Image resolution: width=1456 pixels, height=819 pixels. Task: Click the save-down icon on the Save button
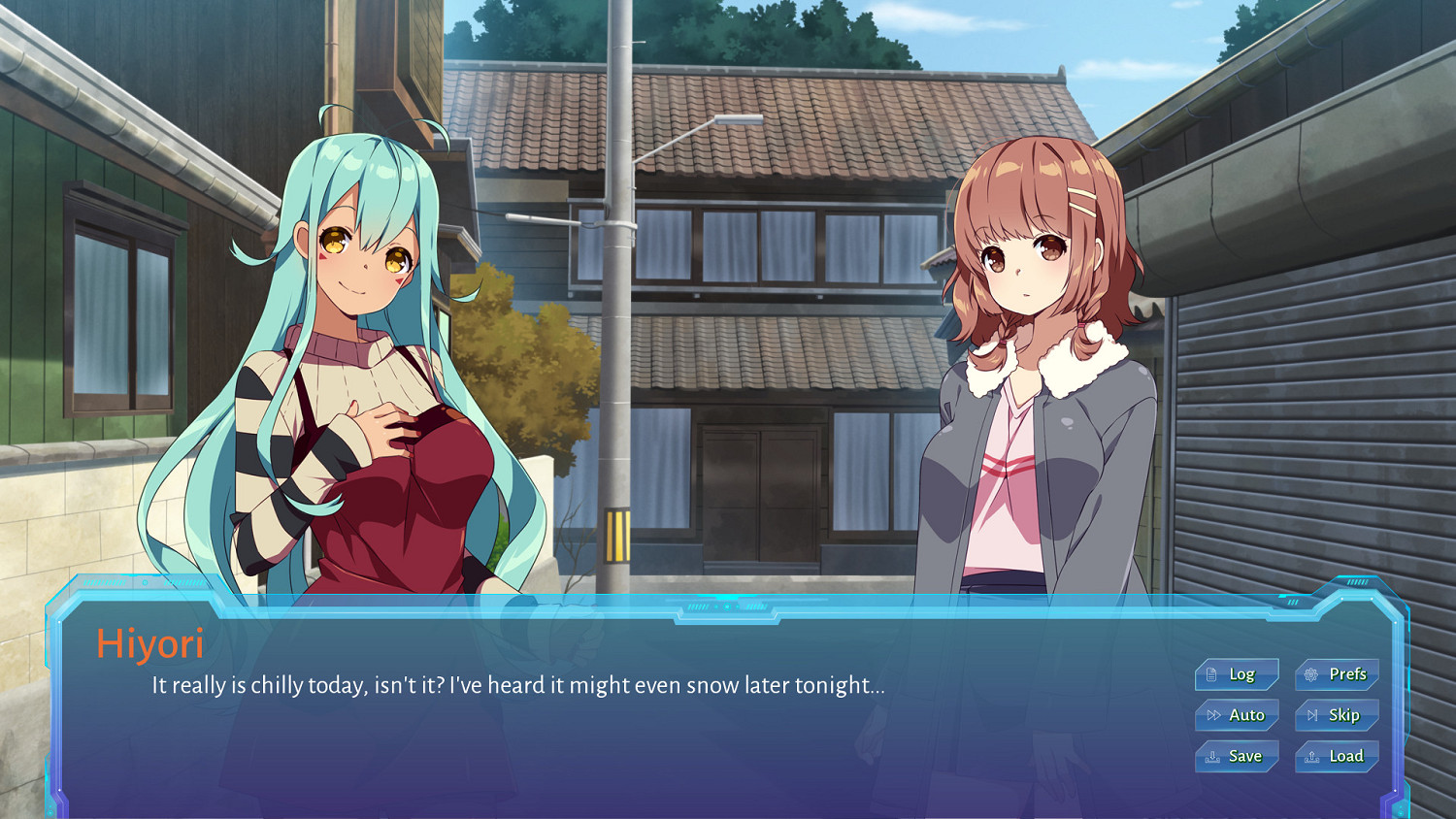tap(1212, 757)
